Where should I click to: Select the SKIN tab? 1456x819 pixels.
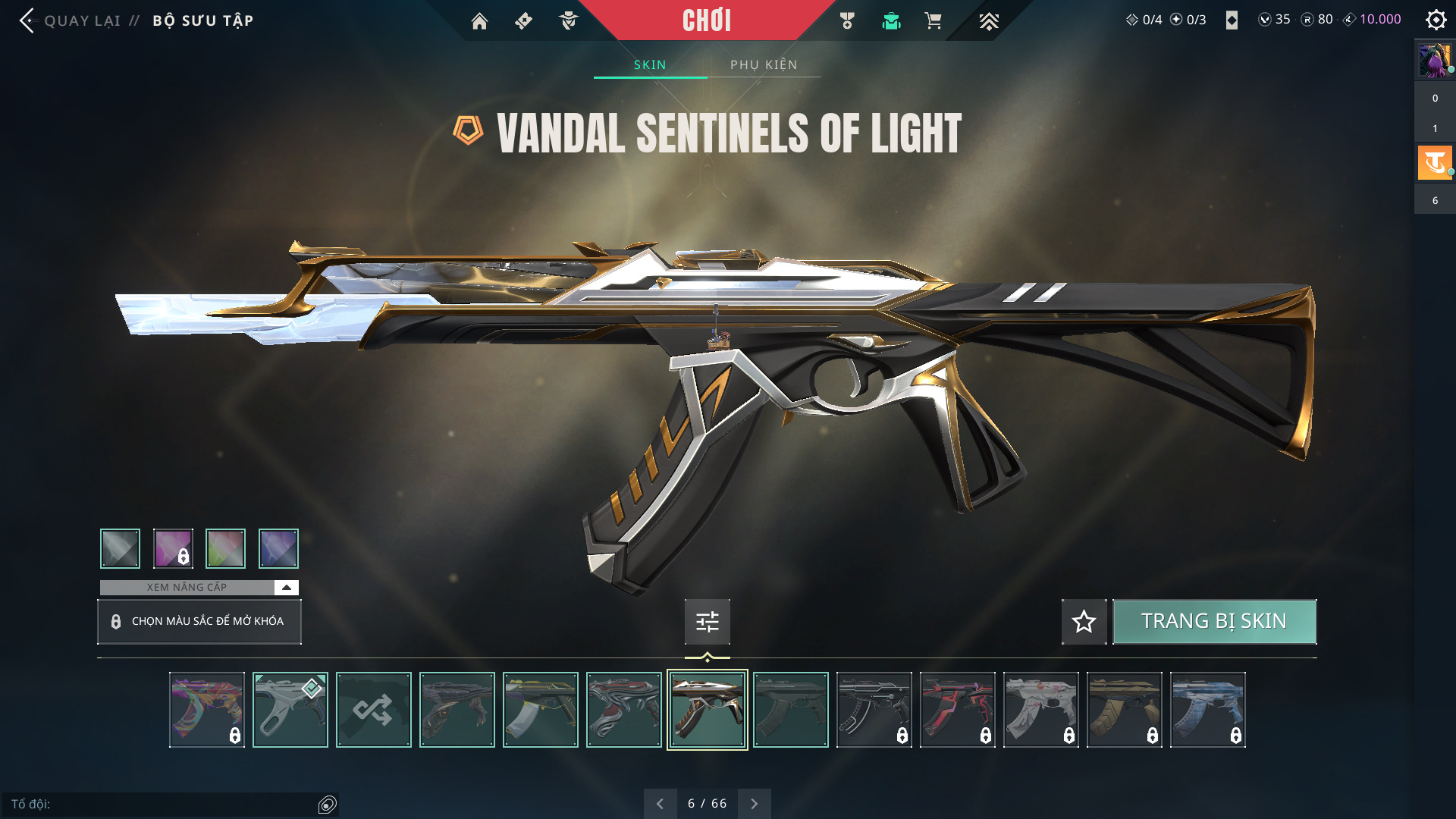(x=650, y=64)
